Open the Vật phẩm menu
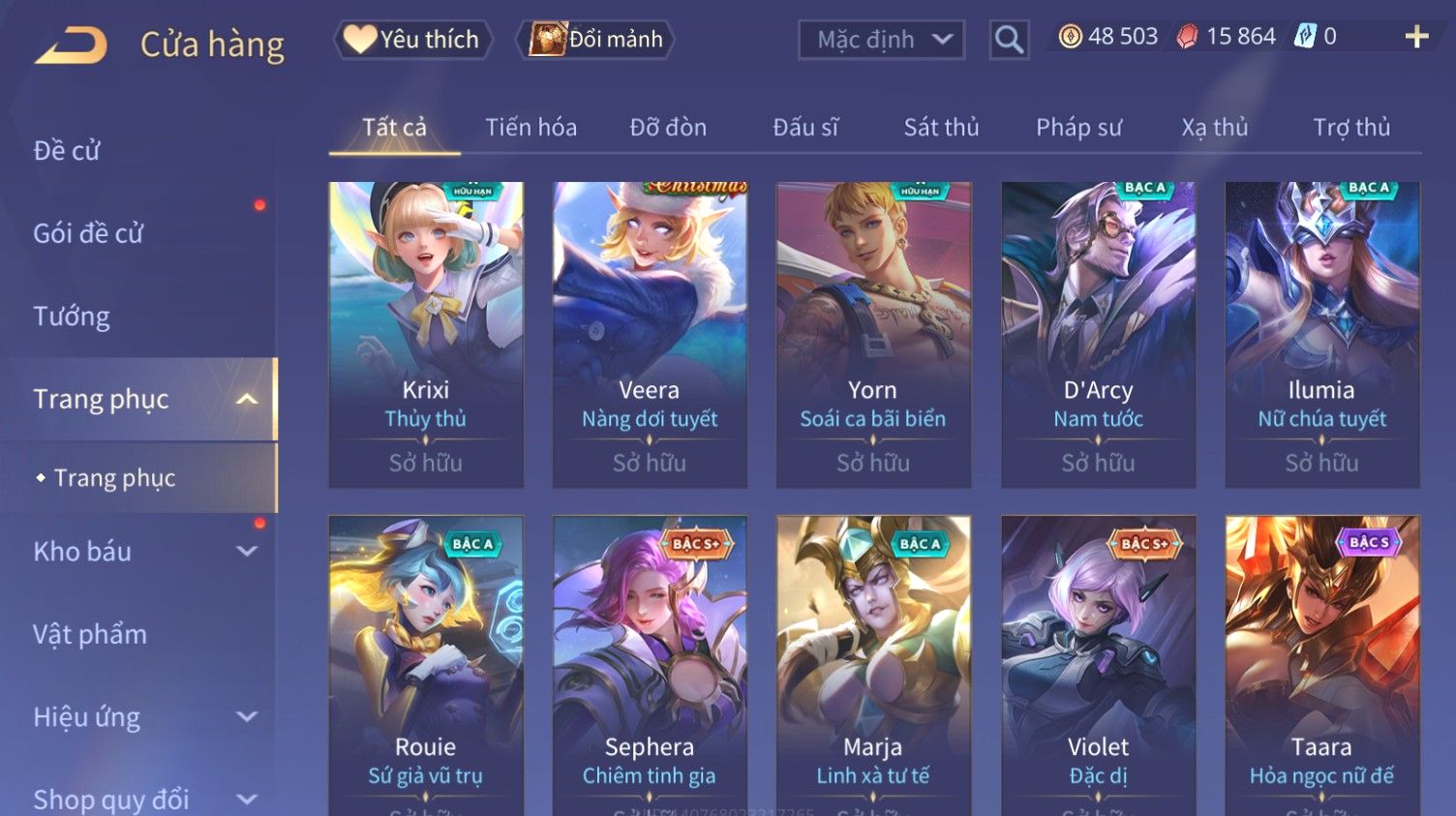This screenshot has height=816, width=1456. [90, 635]
